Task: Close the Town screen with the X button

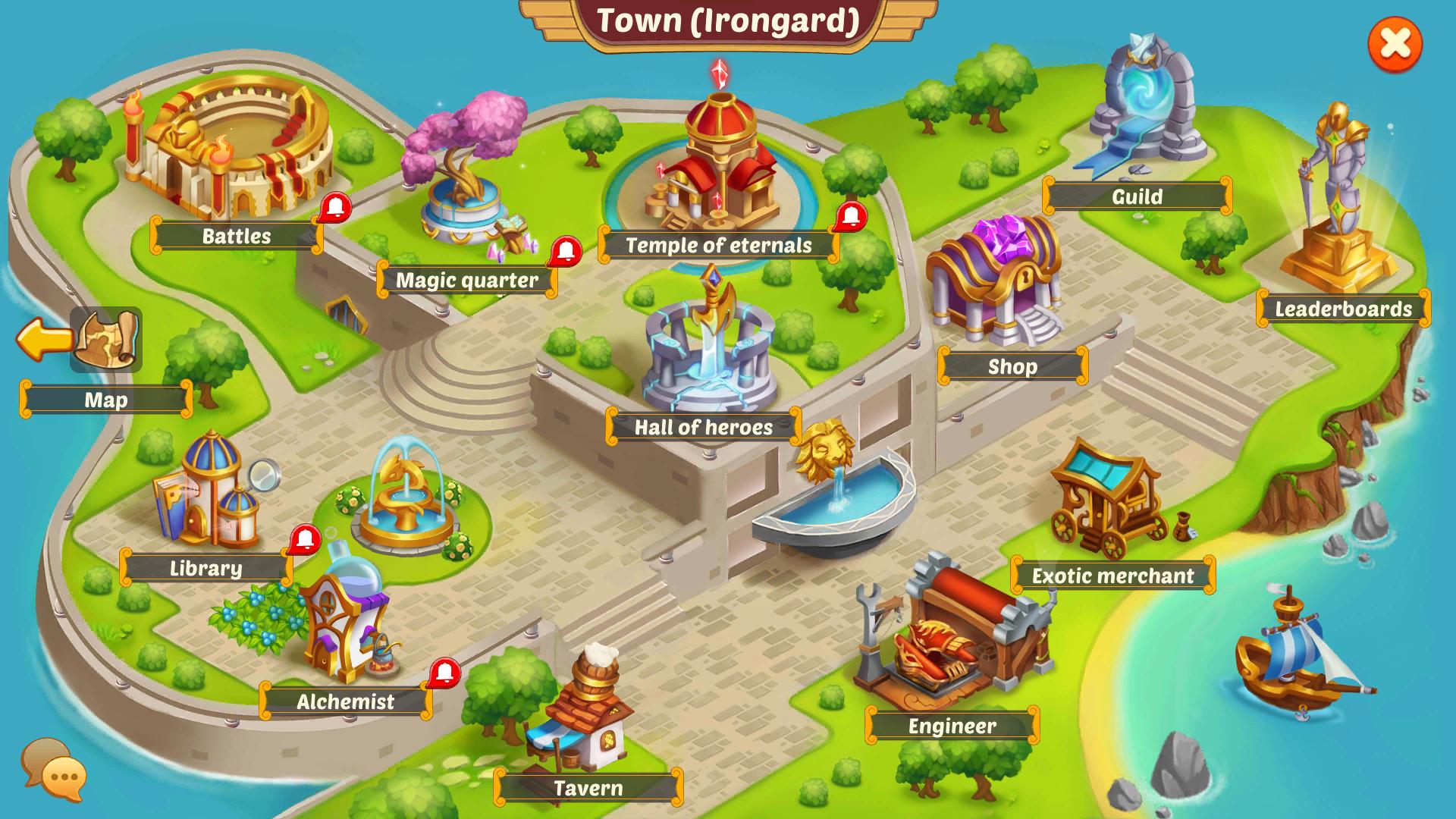Action: [1395, 45]
